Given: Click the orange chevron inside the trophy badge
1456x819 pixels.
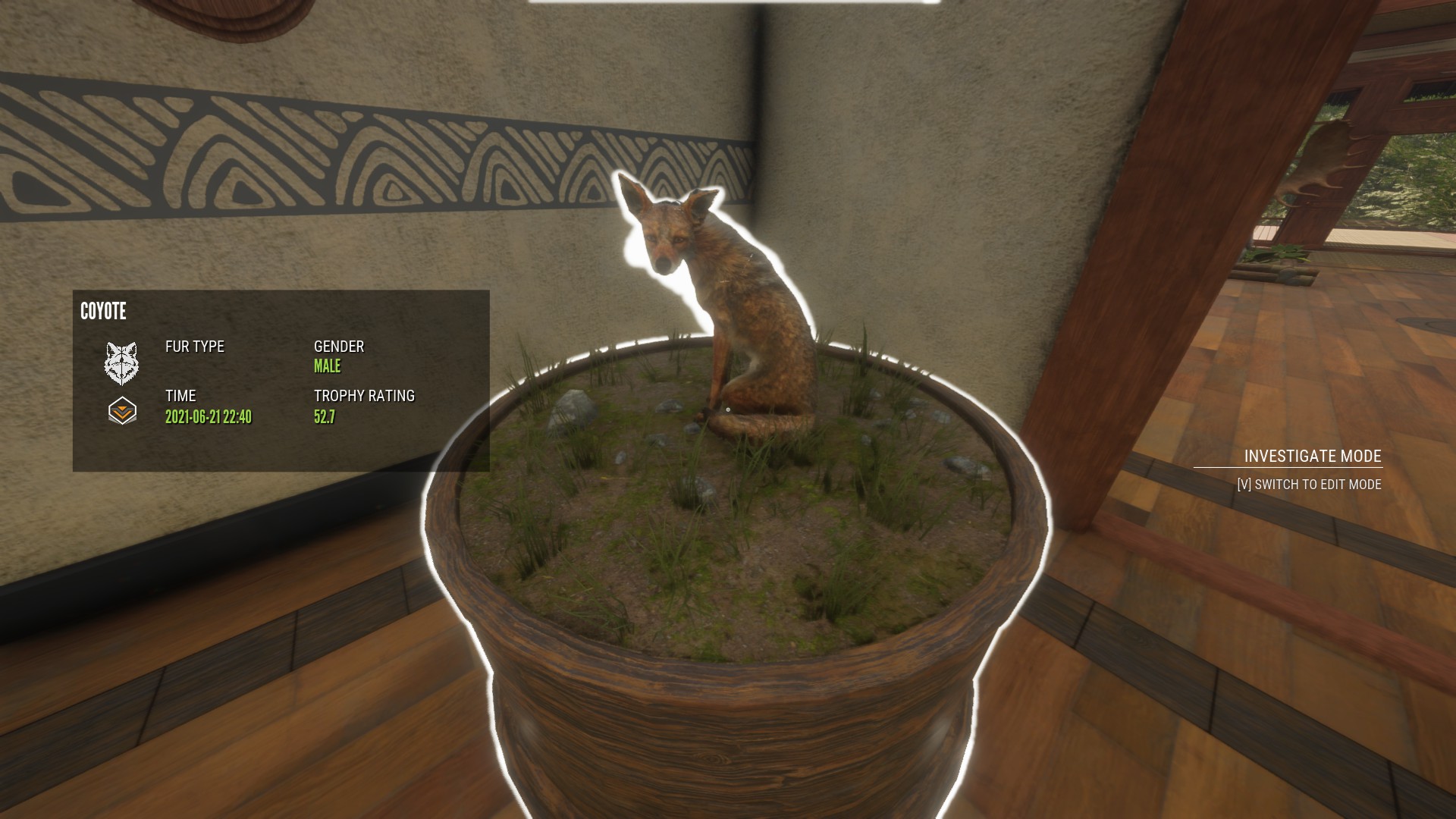Looking at the screenshot, I should point(124,413).
